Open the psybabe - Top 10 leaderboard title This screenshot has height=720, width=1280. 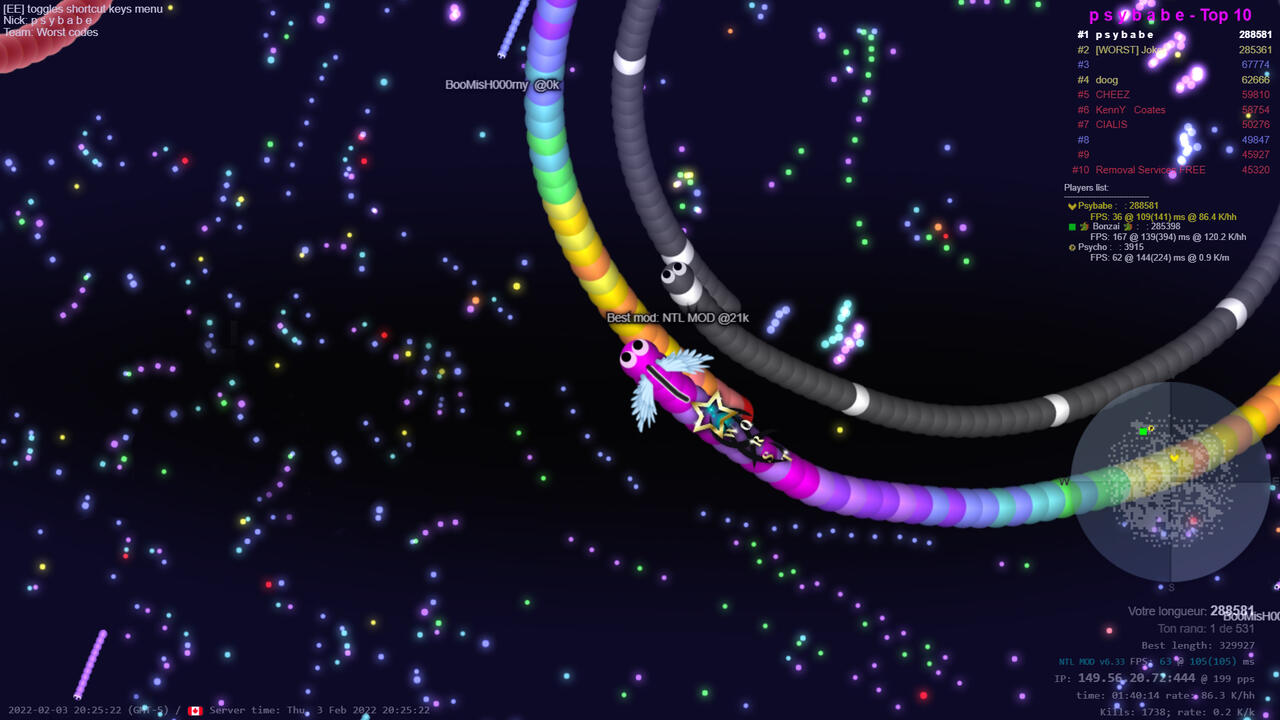point(1172,14)
